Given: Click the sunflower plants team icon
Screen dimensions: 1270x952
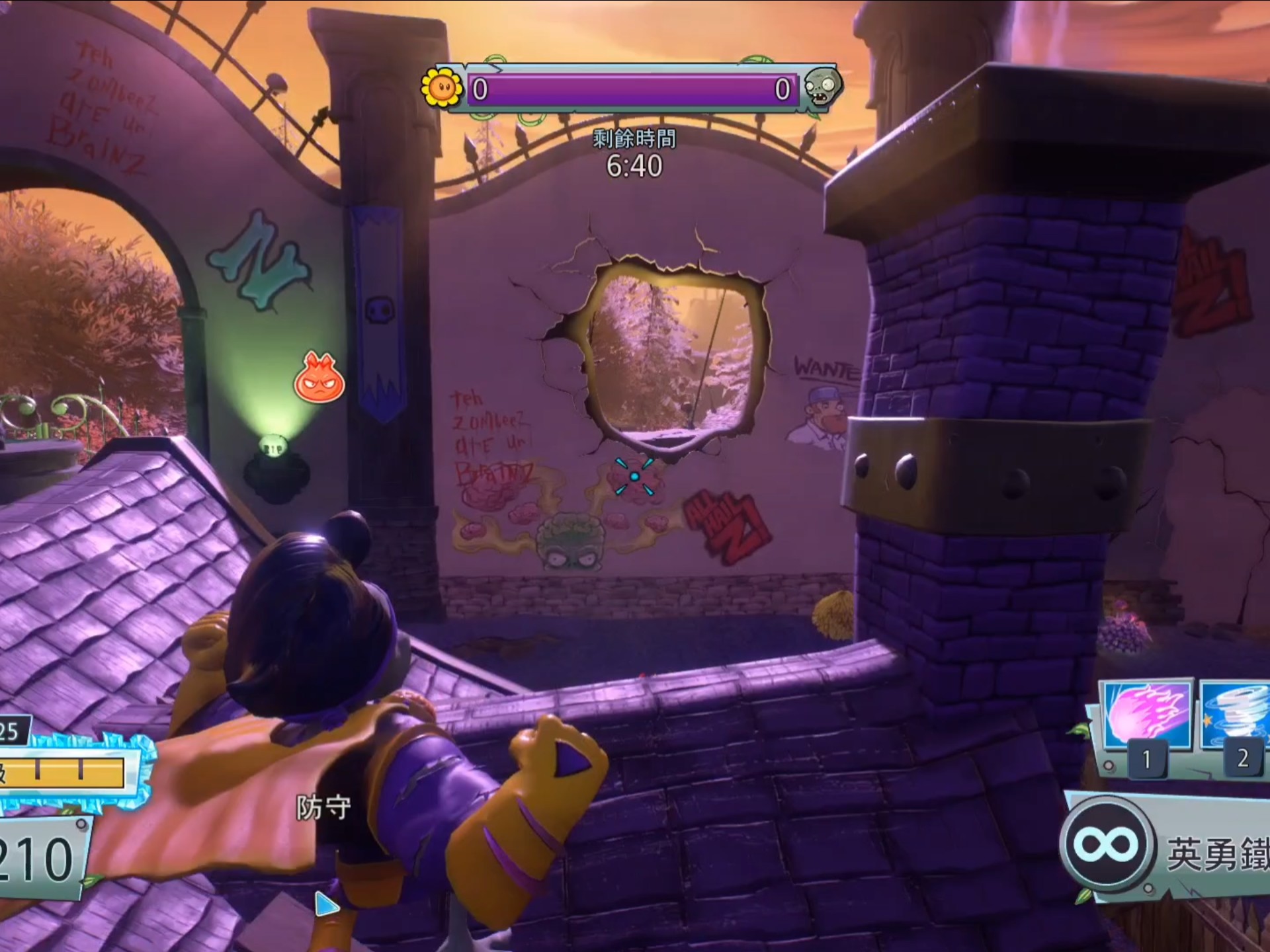Looking at the screenshot, I should (441, 87).
